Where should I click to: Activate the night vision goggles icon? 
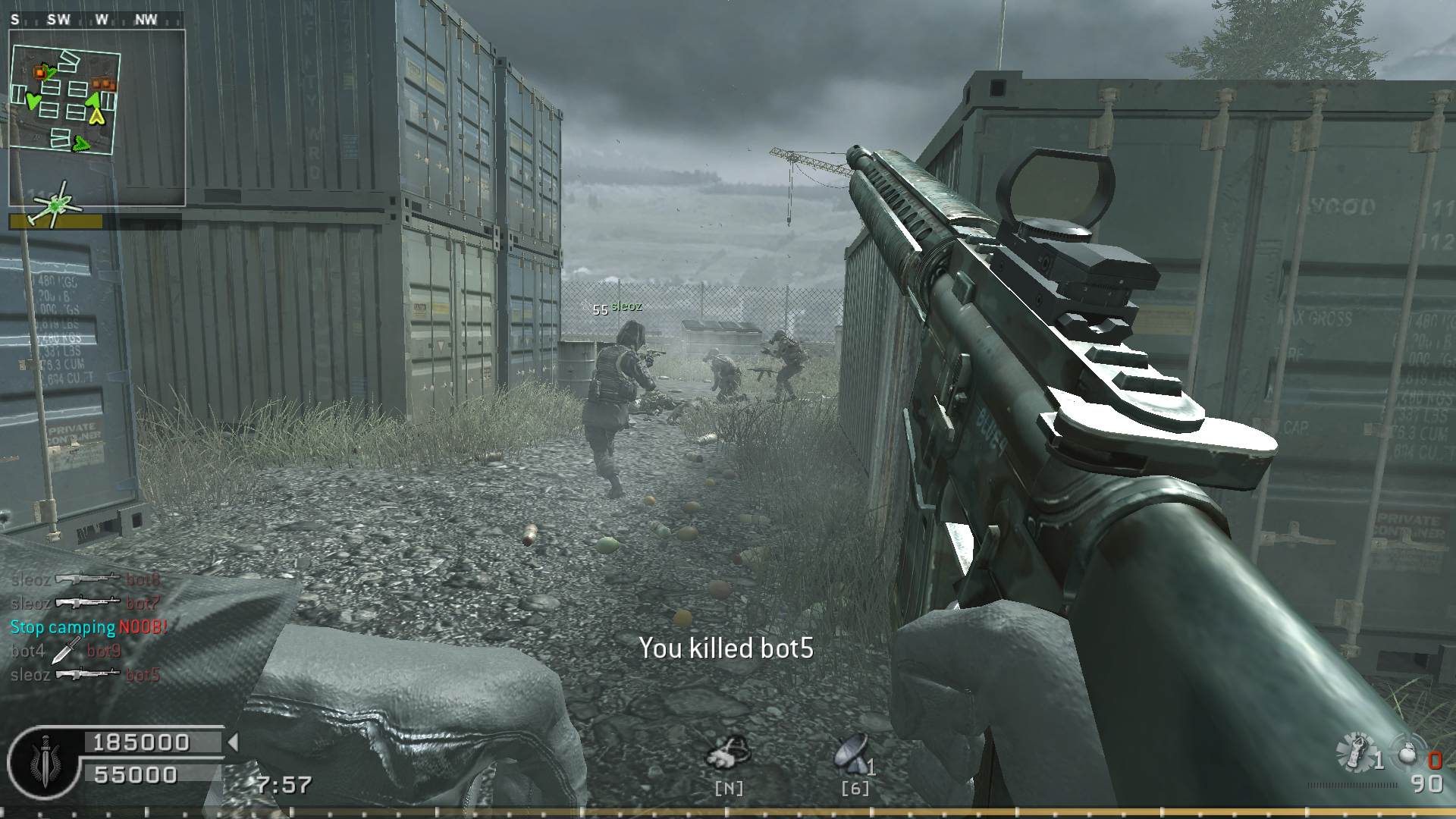click(728, 754)
